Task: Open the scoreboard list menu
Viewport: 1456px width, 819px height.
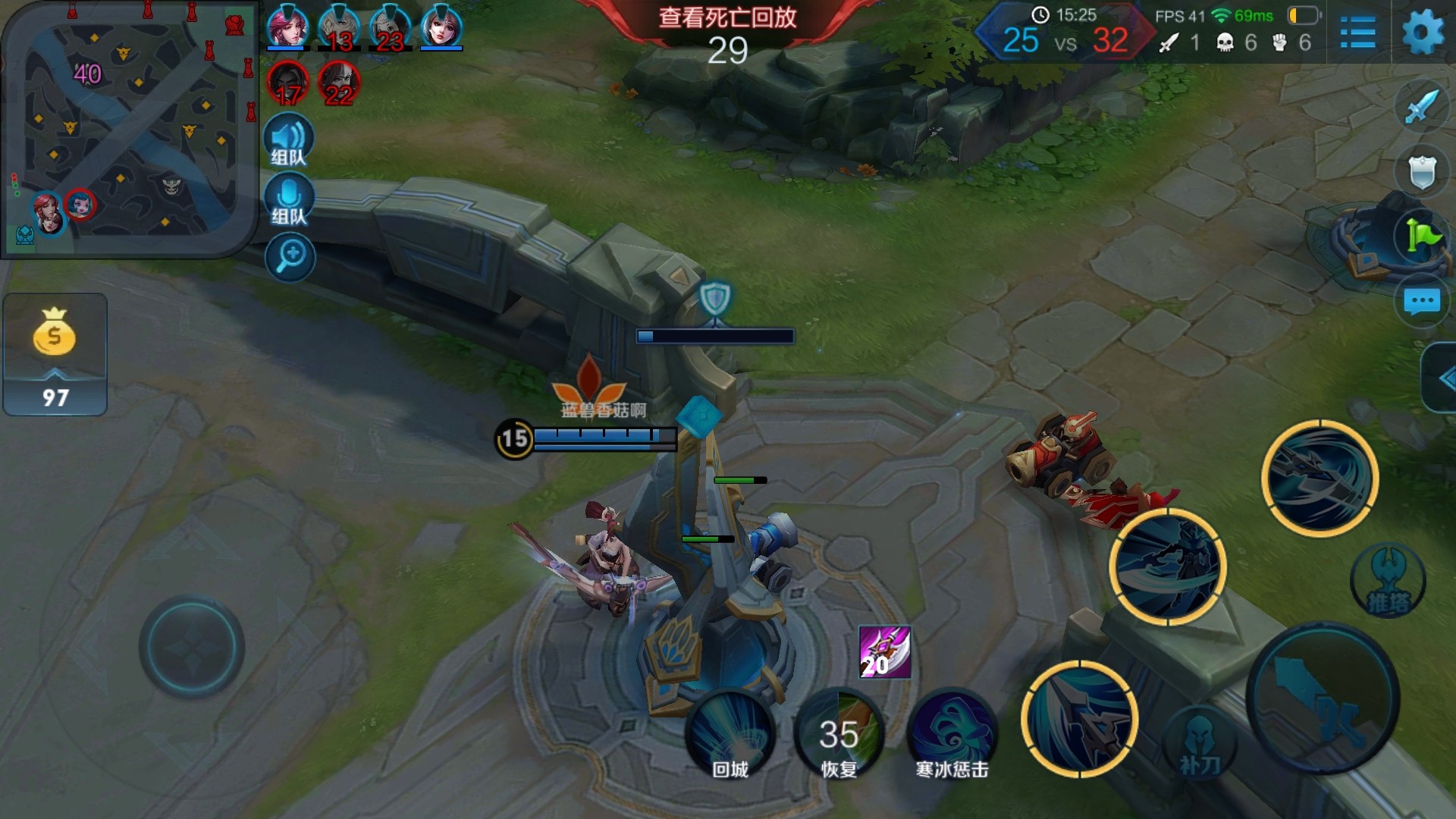Action: coord(1357,33)
